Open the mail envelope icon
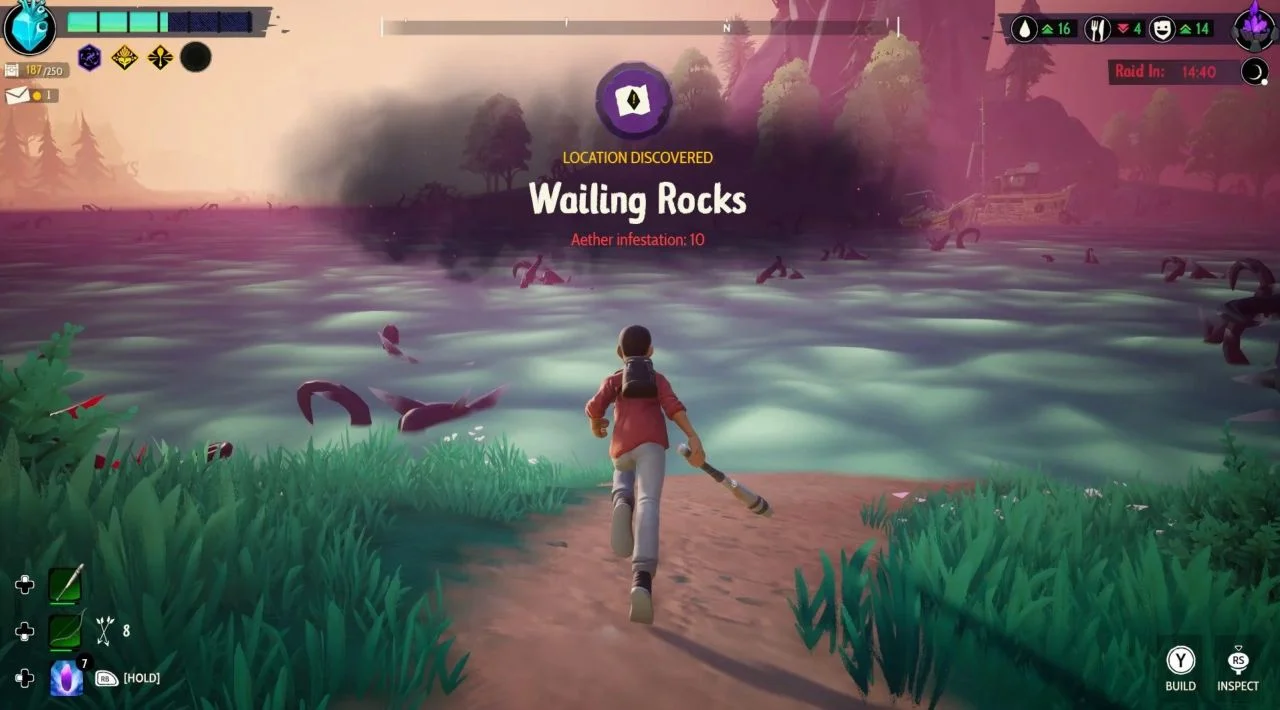The height and width of the screenshot is (710, 1280). 17,96
